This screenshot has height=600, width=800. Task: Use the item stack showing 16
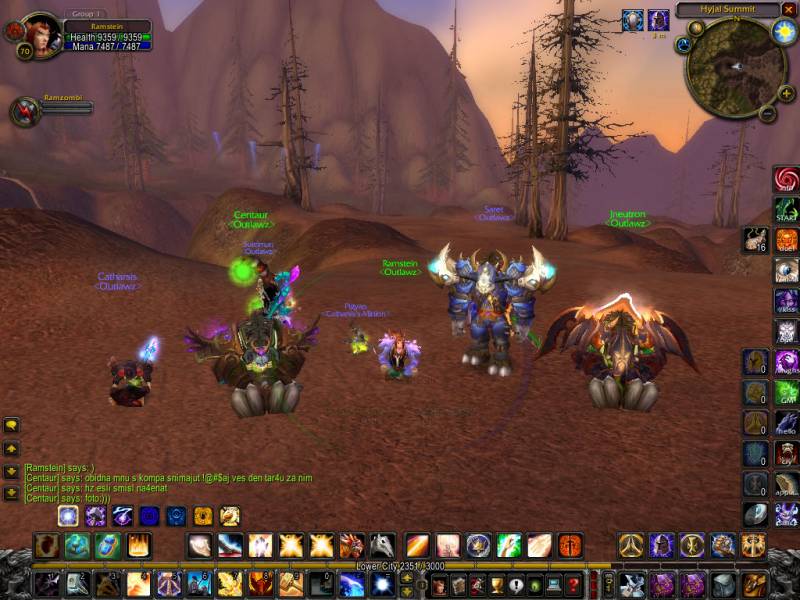[755, 240]
